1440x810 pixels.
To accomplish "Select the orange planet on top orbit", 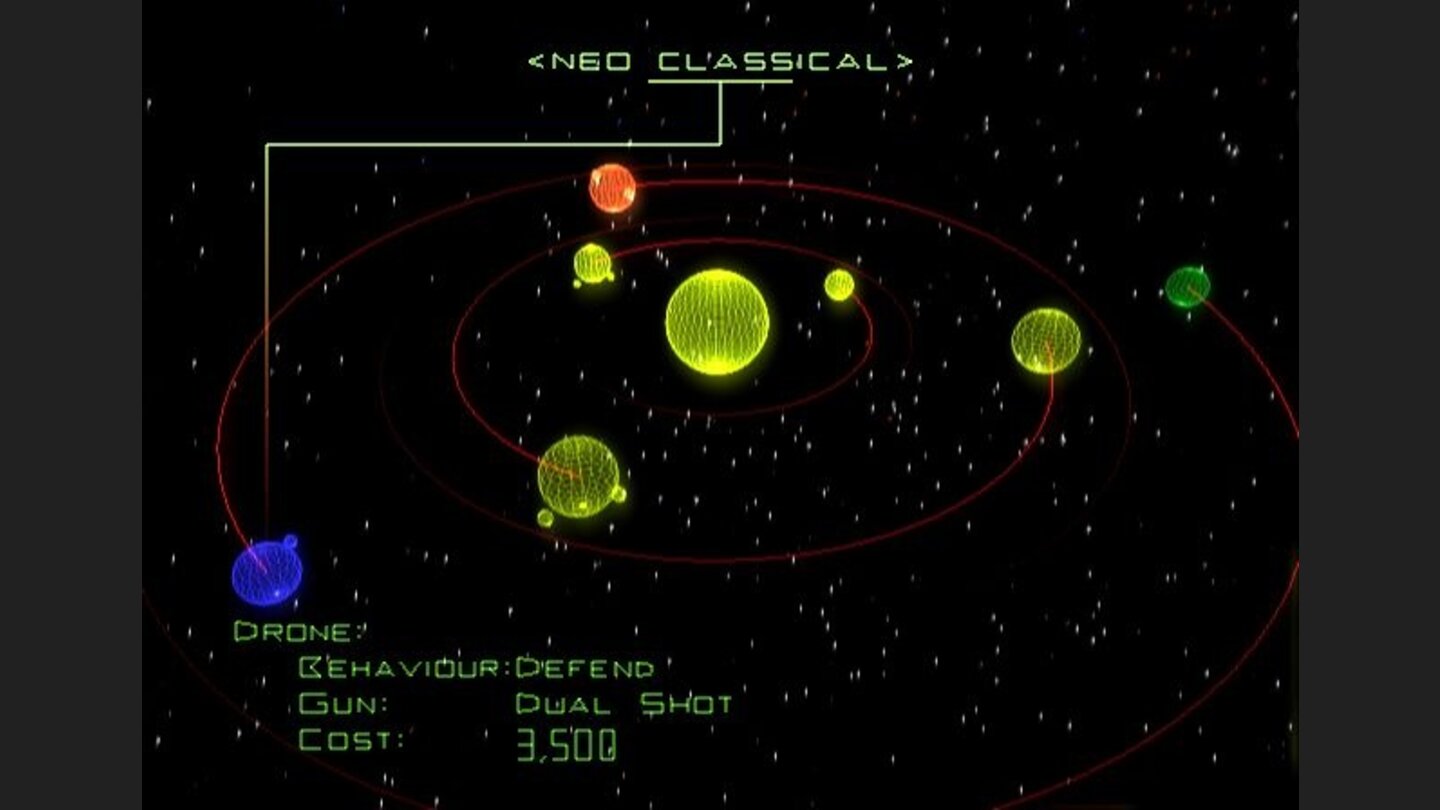I will click(613, 188).
